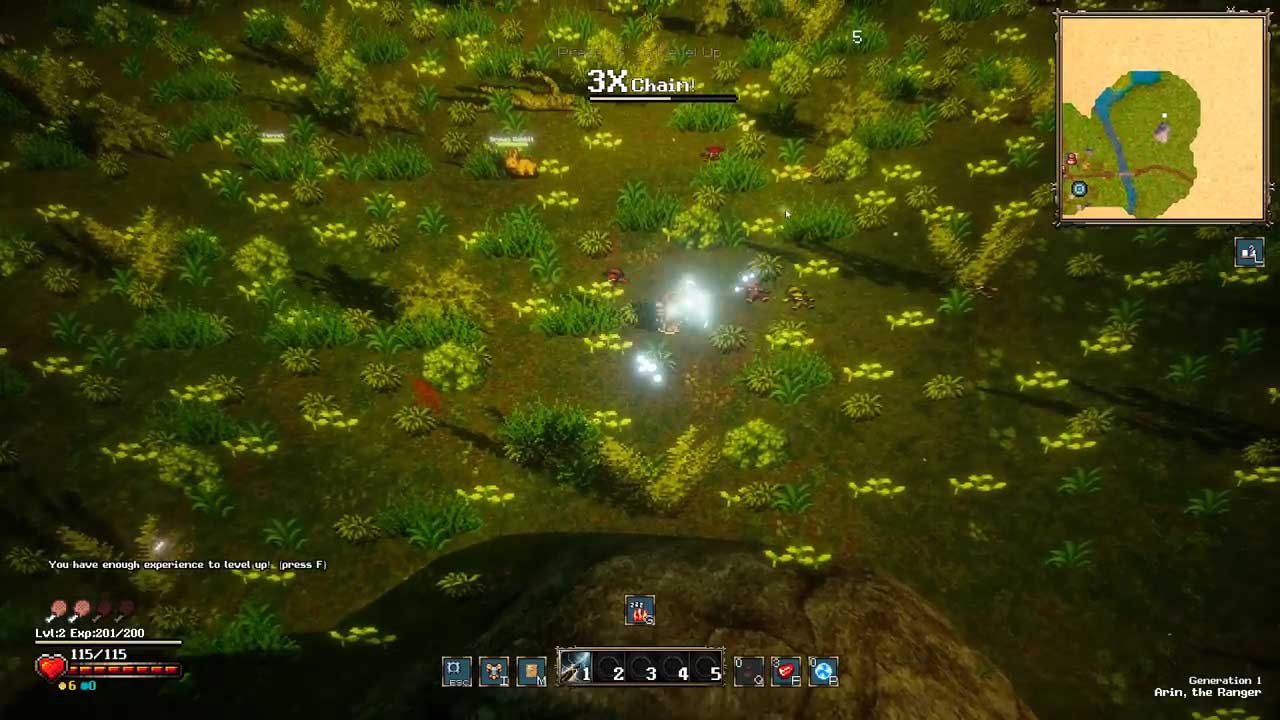Open the inventory icon labeled I

(x=493, y=671)
